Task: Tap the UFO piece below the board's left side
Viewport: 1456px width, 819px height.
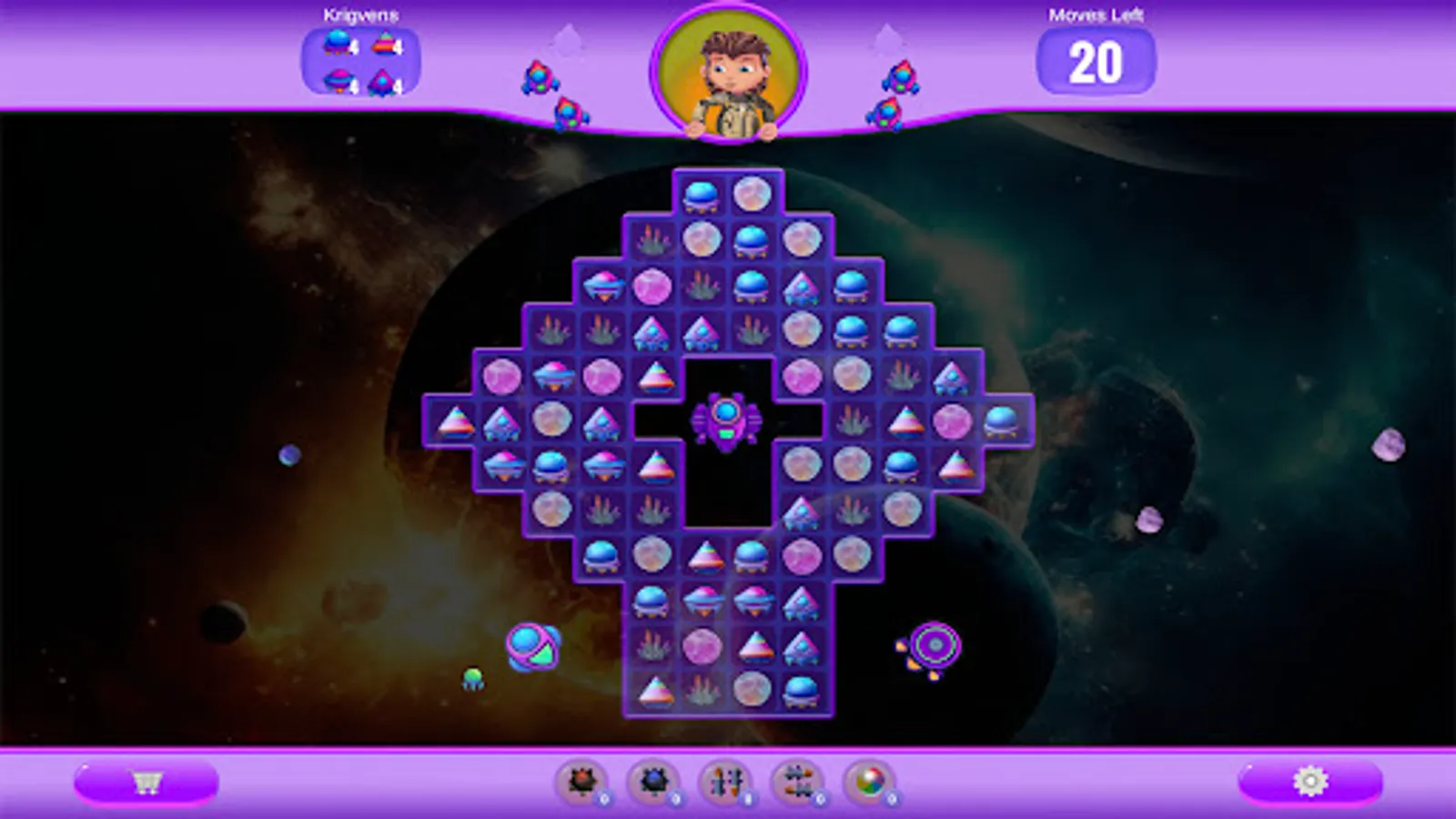Action: [532, 647]
